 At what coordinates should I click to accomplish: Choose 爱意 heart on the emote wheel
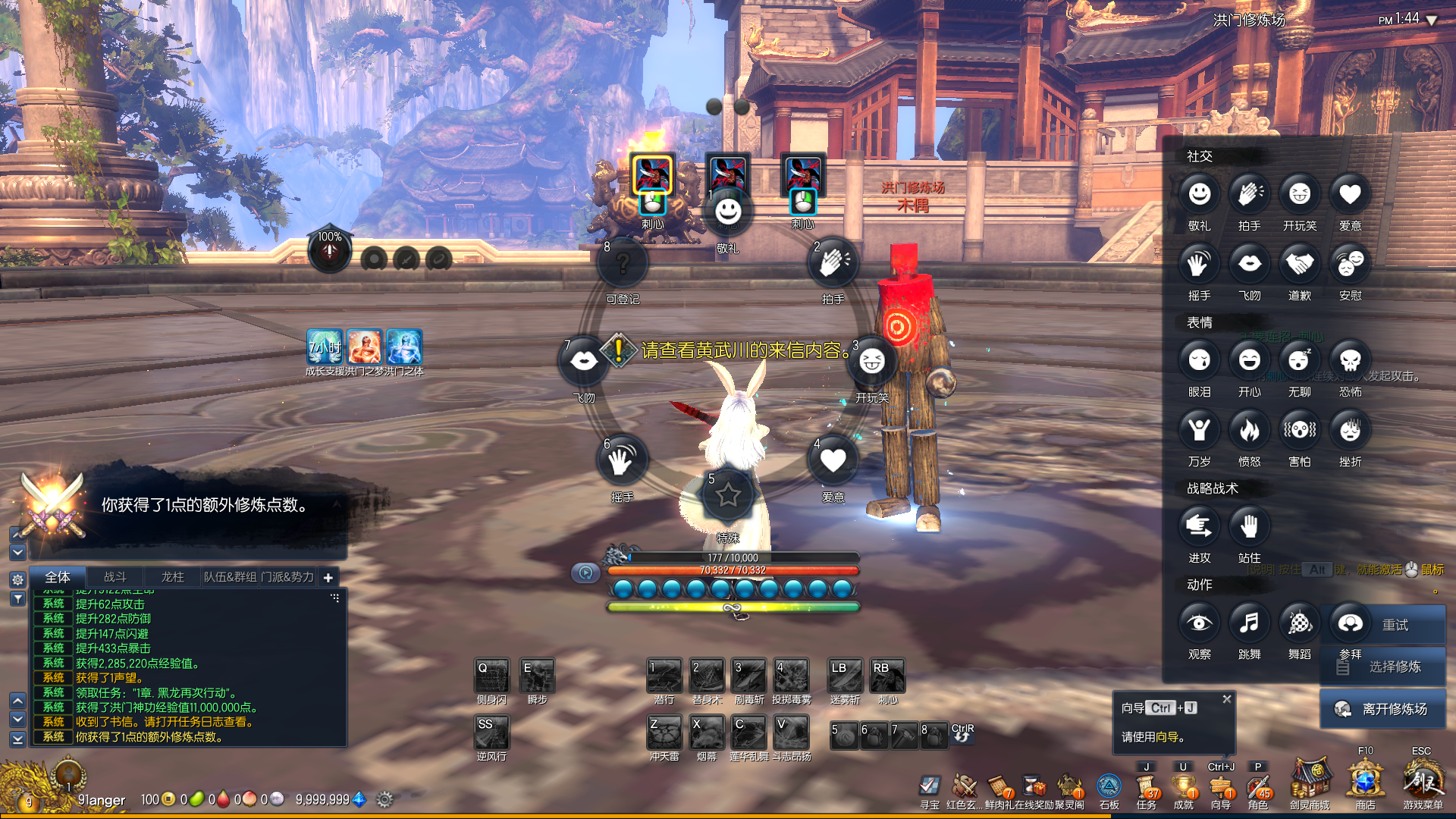[x=833, y=460]
